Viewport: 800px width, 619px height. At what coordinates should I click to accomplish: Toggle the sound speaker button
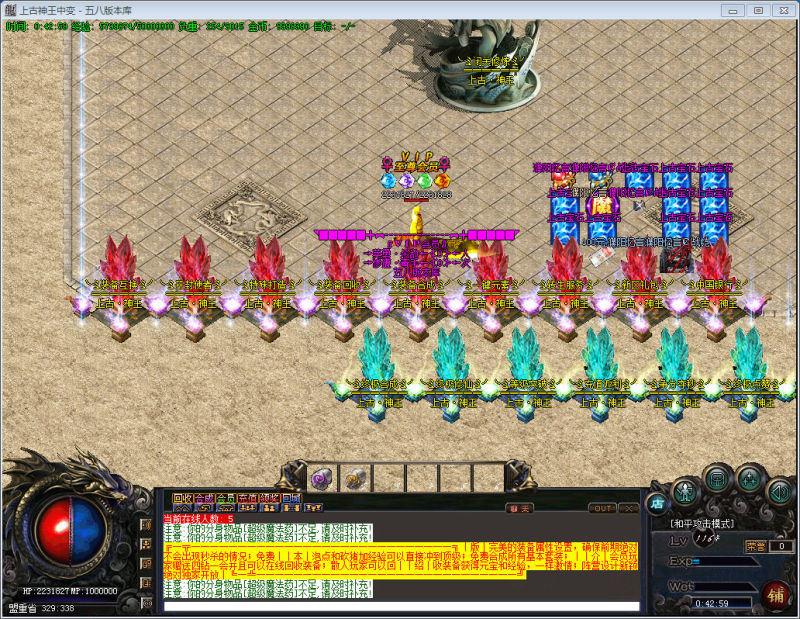pyautogui.click(x=780, y=490)
